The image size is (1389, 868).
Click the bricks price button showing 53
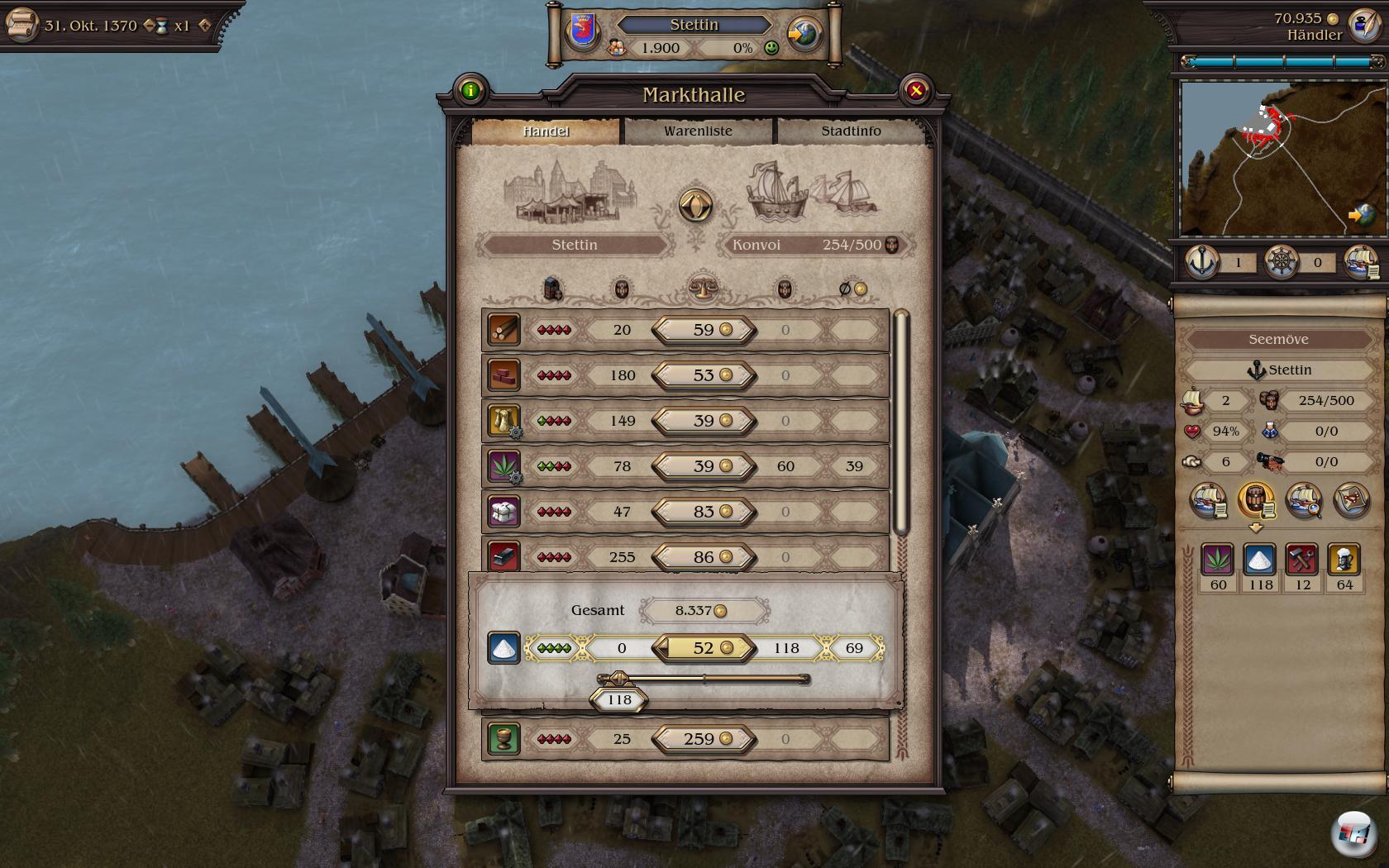[x=704, y=375]
